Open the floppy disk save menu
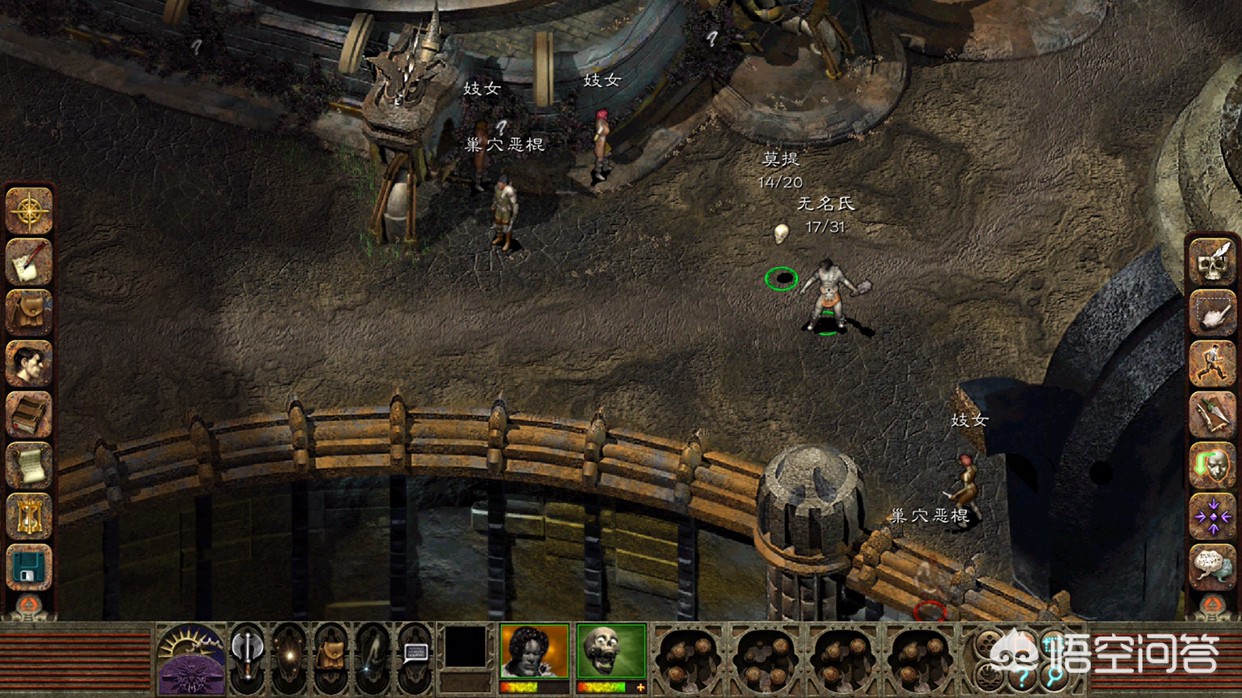 (x=29, y=567)
